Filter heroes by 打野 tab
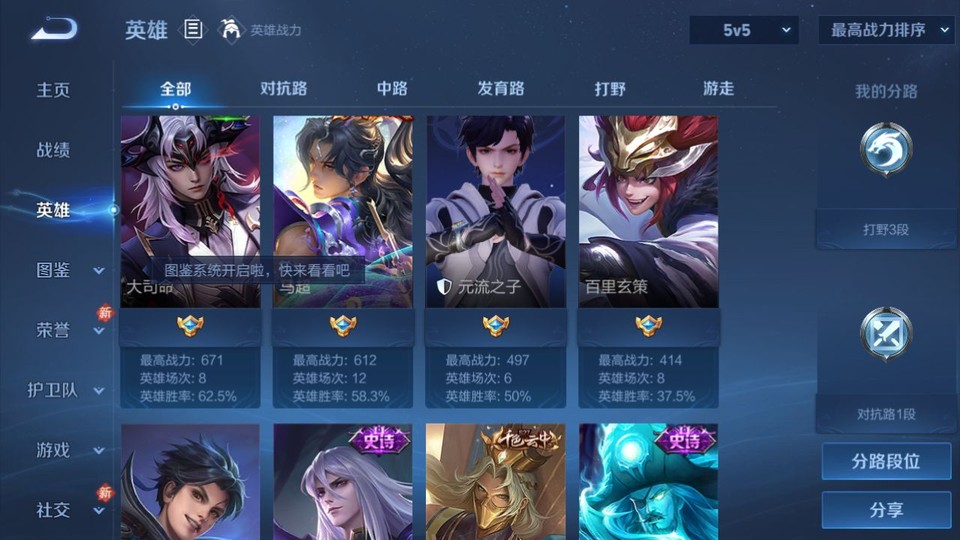 (x=610, y=89)
